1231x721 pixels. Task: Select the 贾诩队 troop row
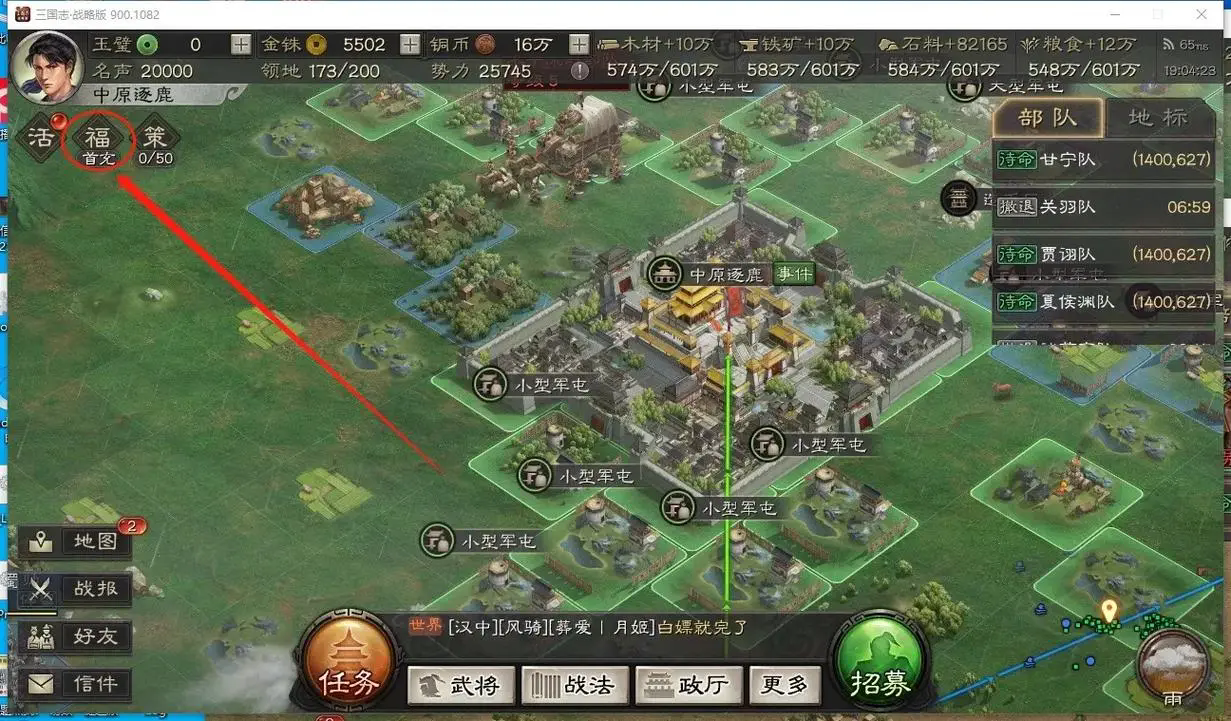coord(1103,255)
